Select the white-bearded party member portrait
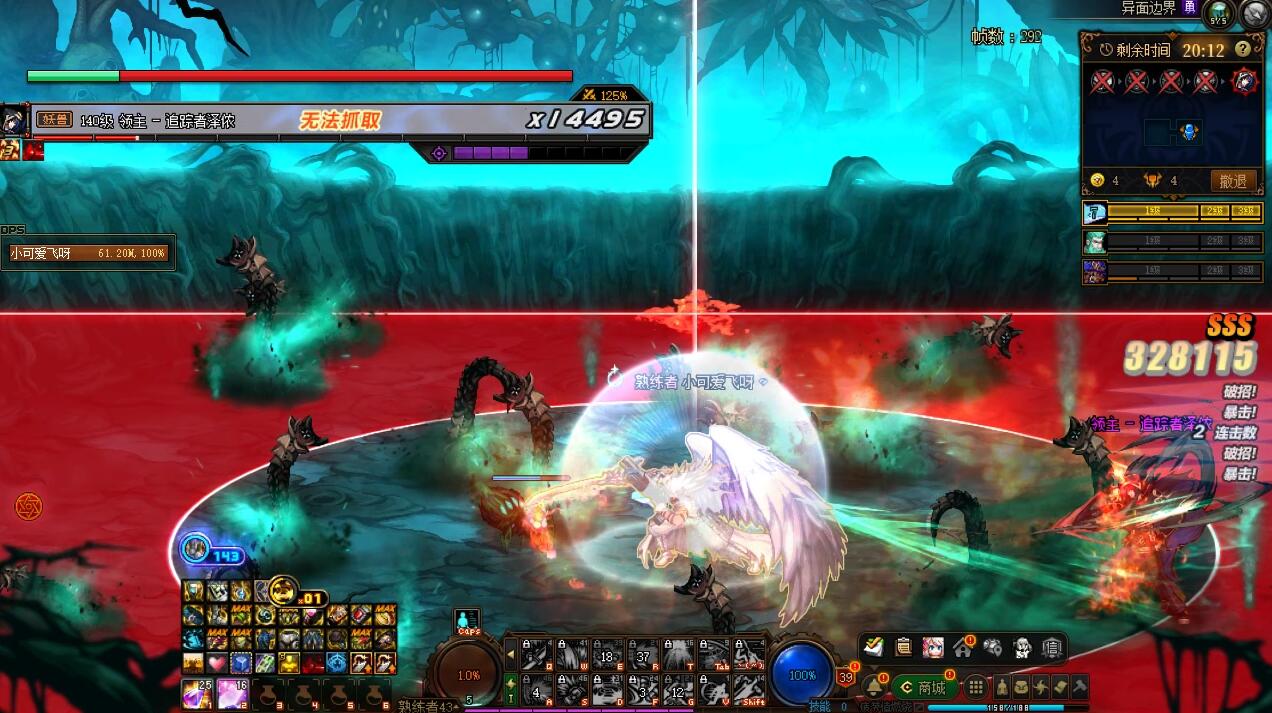Screen dimensions: 1272x713 [x=1095, y=242]
